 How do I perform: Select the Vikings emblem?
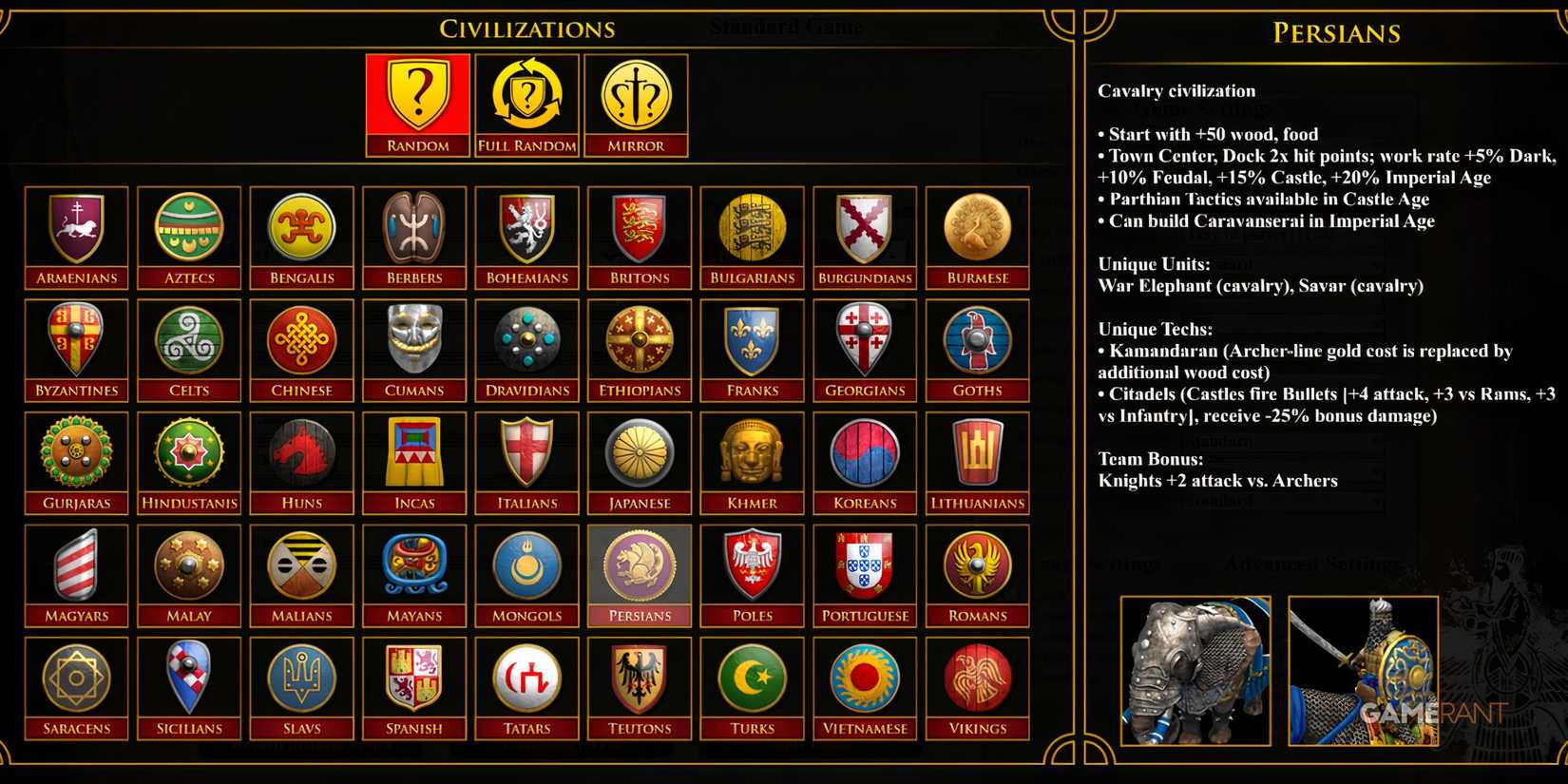tap(977, 678)
